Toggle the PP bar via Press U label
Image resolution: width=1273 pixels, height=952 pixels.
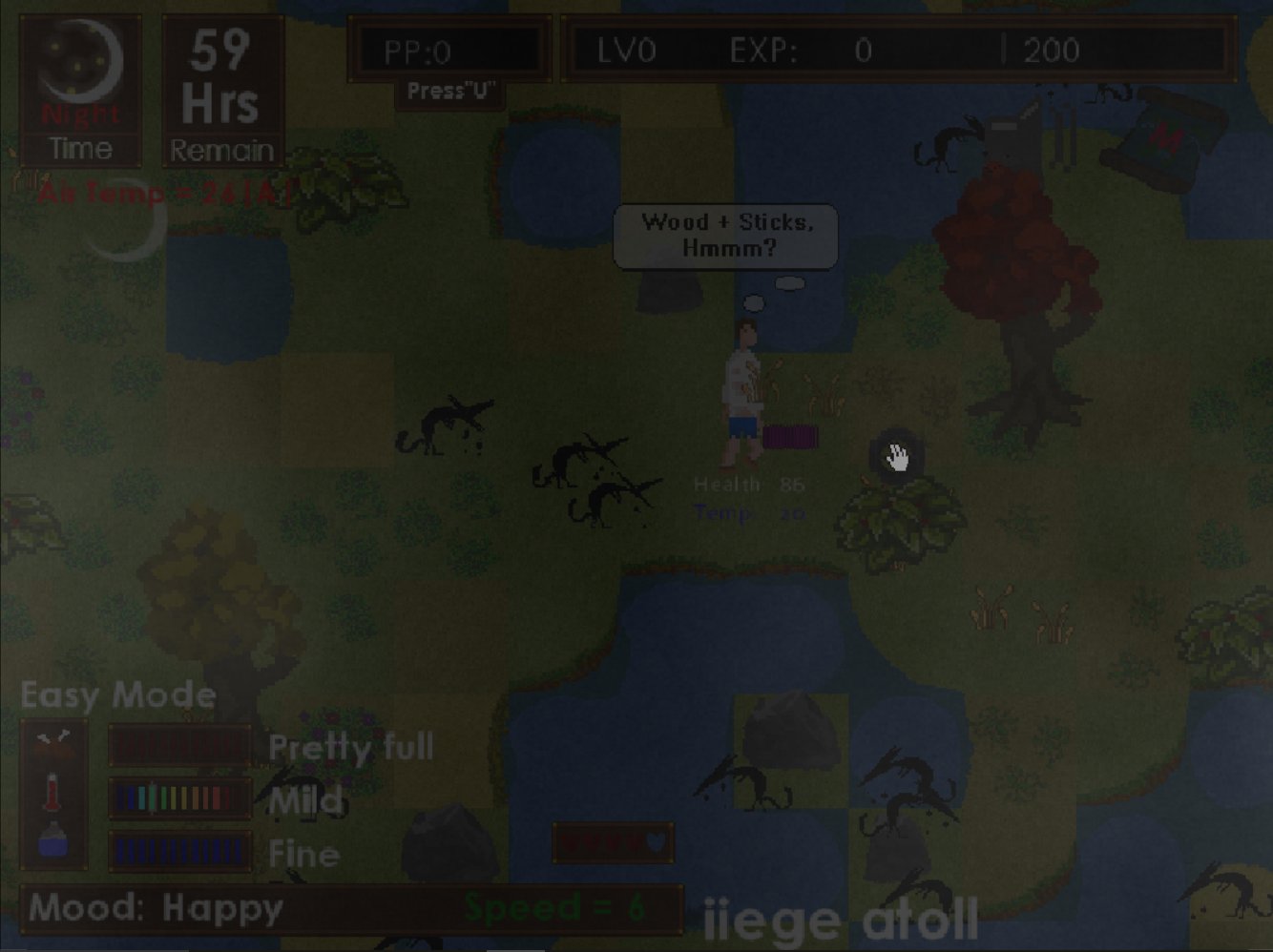(x=450, y=92)
